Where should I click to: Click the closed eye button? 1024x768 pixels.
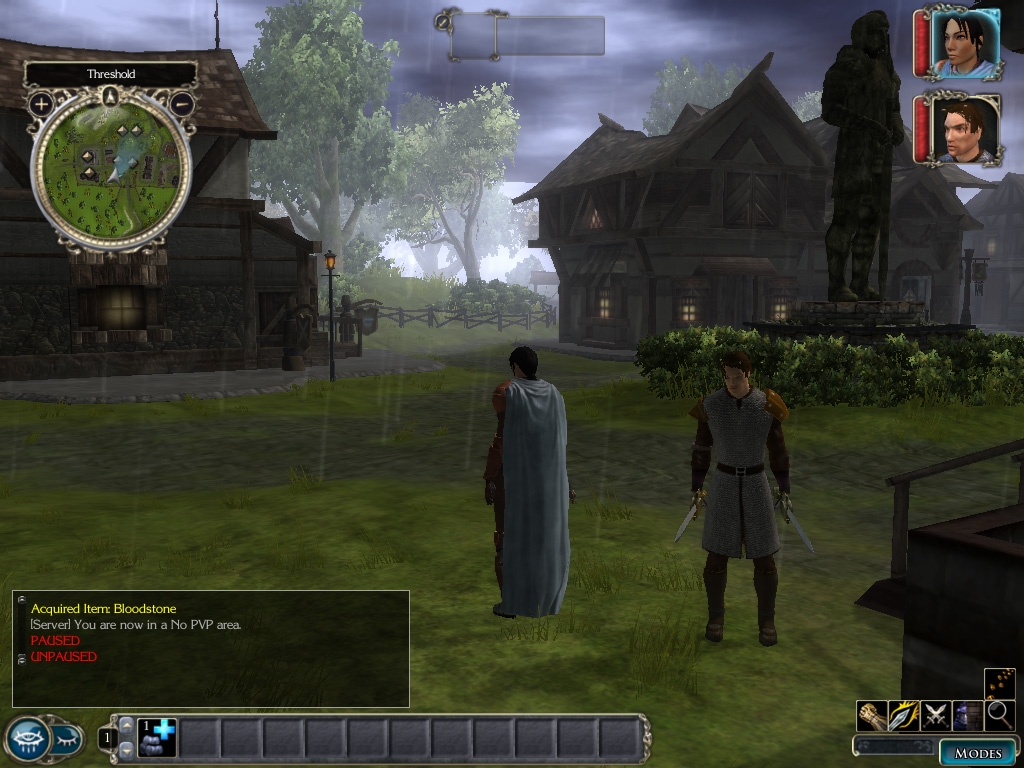click(66, 739)
